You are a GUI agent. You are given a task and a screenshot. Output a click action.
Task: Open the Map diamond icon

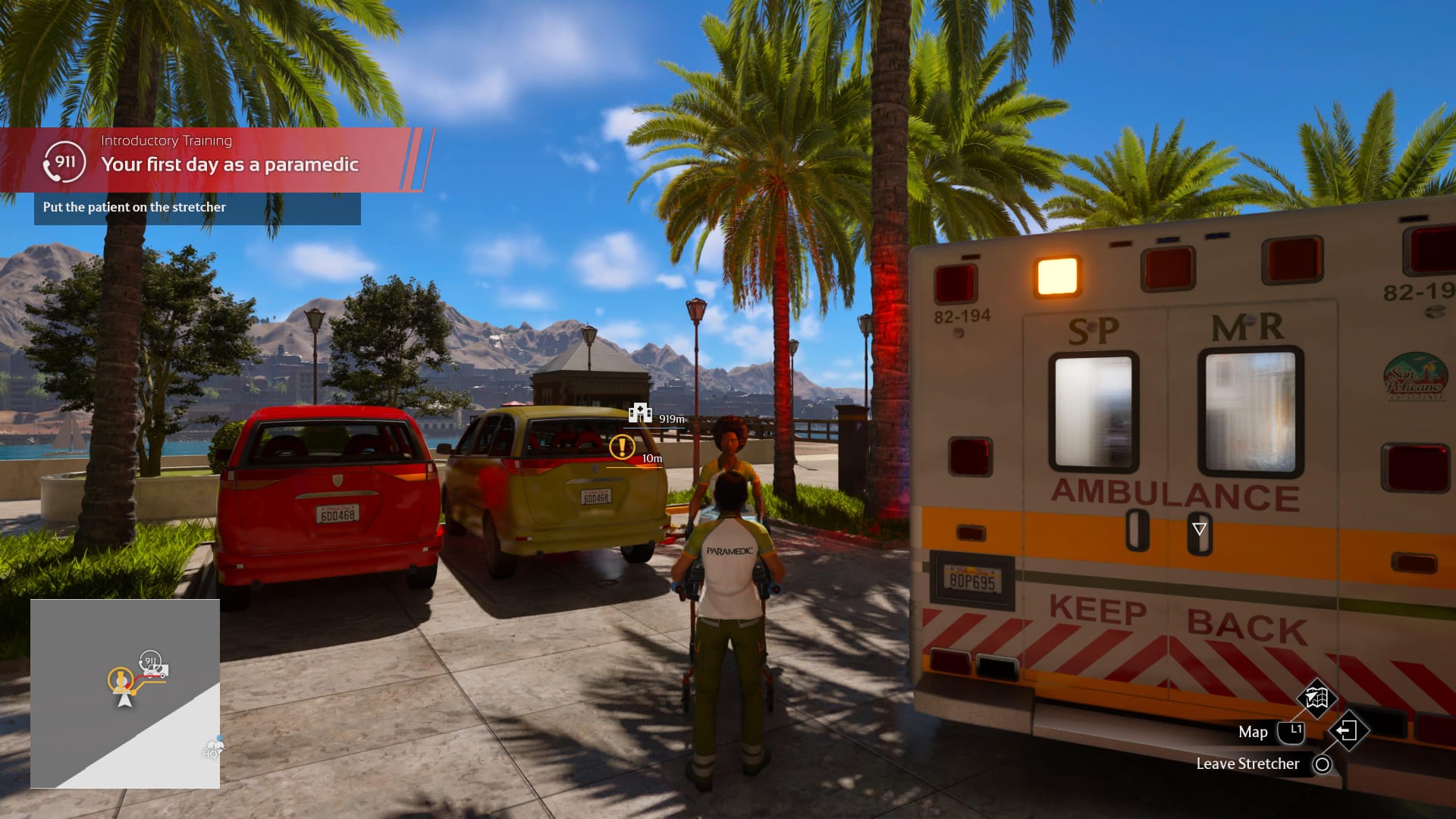1316,698
